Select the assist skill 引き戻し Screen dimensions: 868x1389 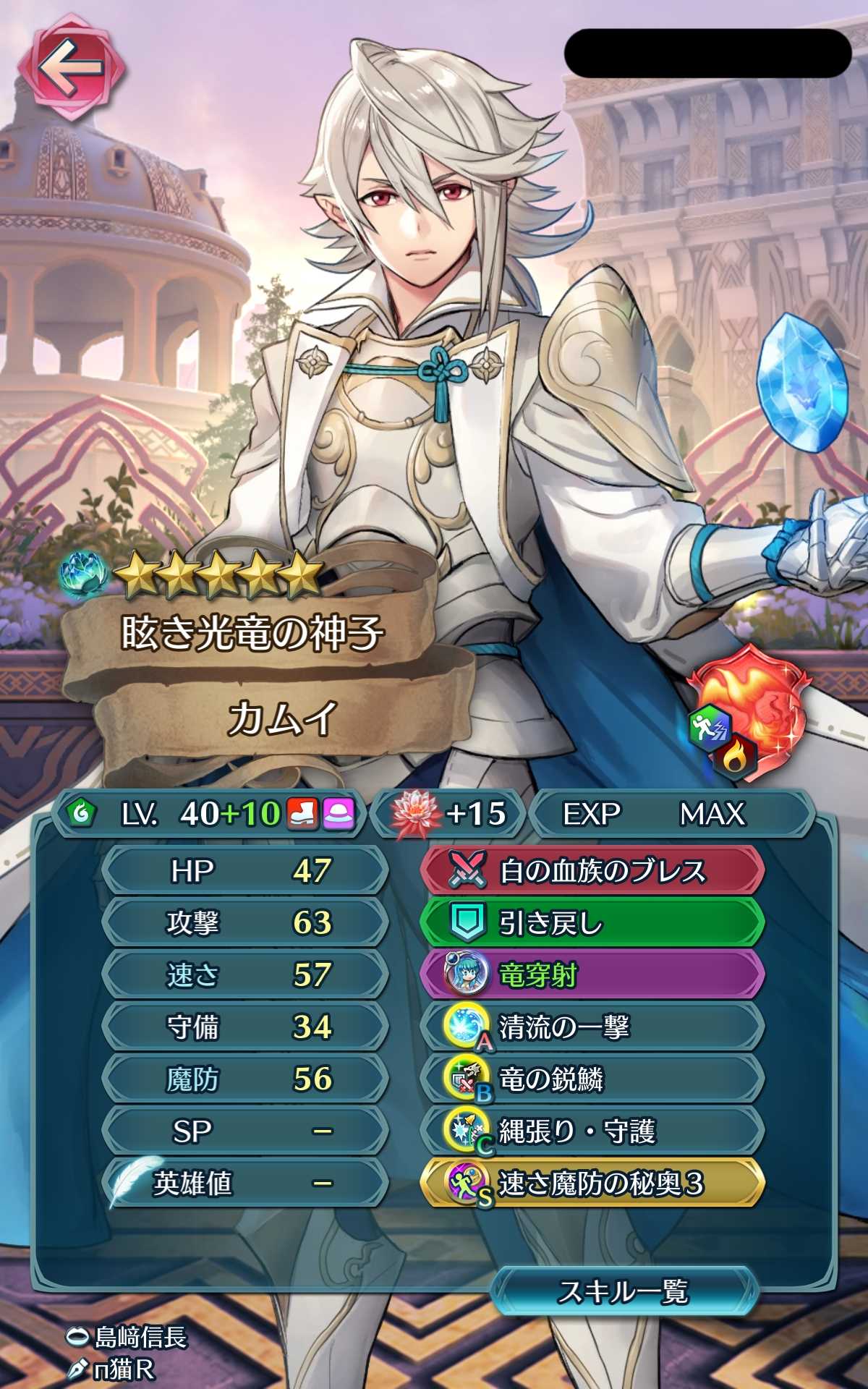[x=592, y=923]
